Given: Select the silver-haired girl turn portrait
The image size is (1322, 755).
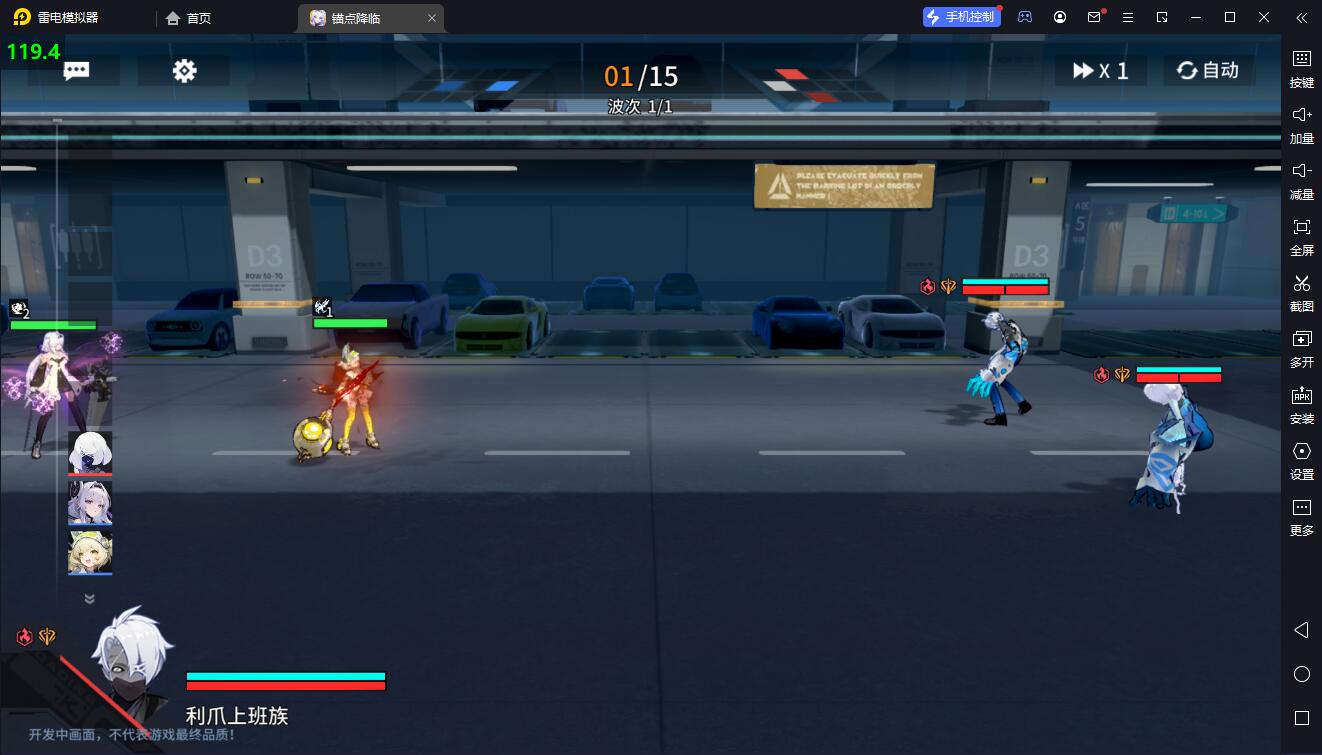Looking at the screenshot, I should coord(90,502).
